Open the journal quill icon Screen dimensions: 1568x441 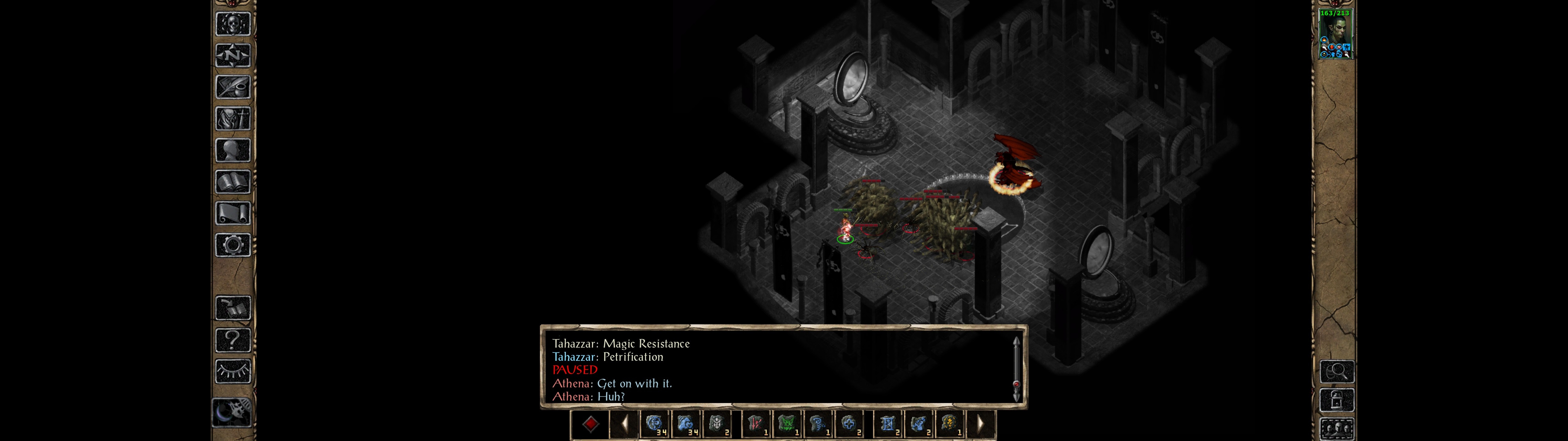tap(232, 87)
